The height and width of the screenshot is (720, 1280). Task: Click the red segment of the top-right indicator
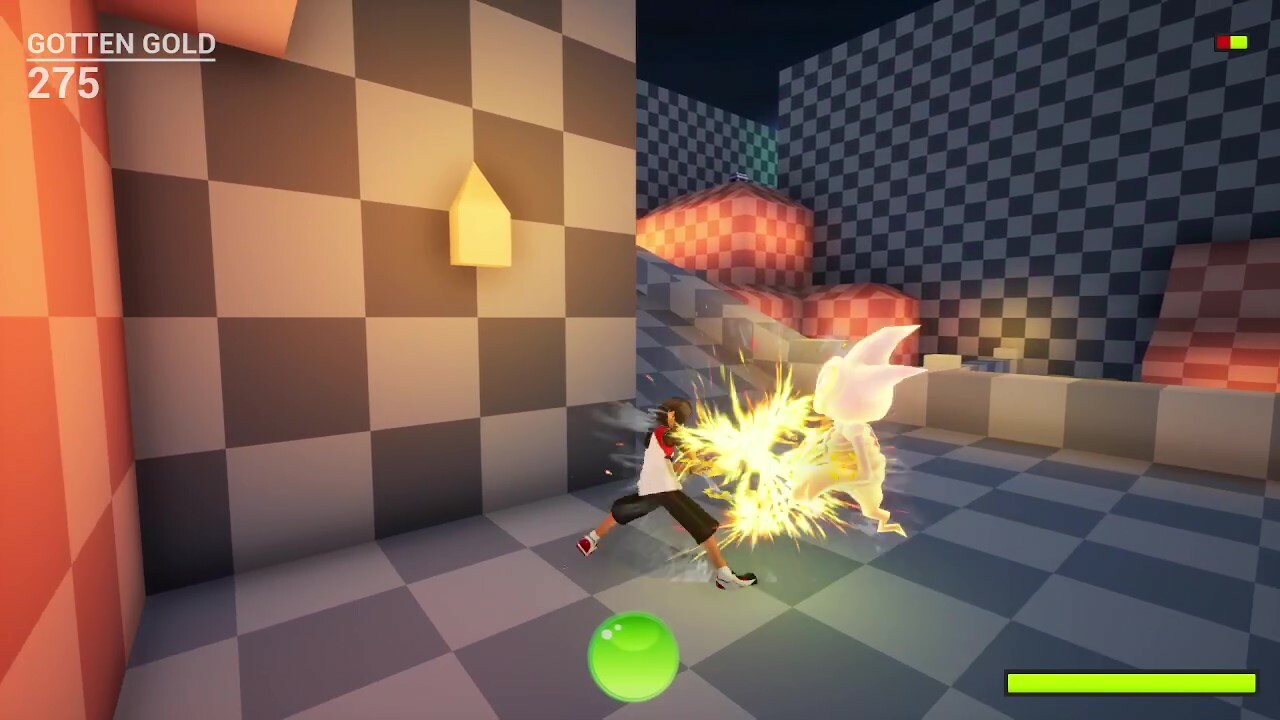click(1220, 42)
